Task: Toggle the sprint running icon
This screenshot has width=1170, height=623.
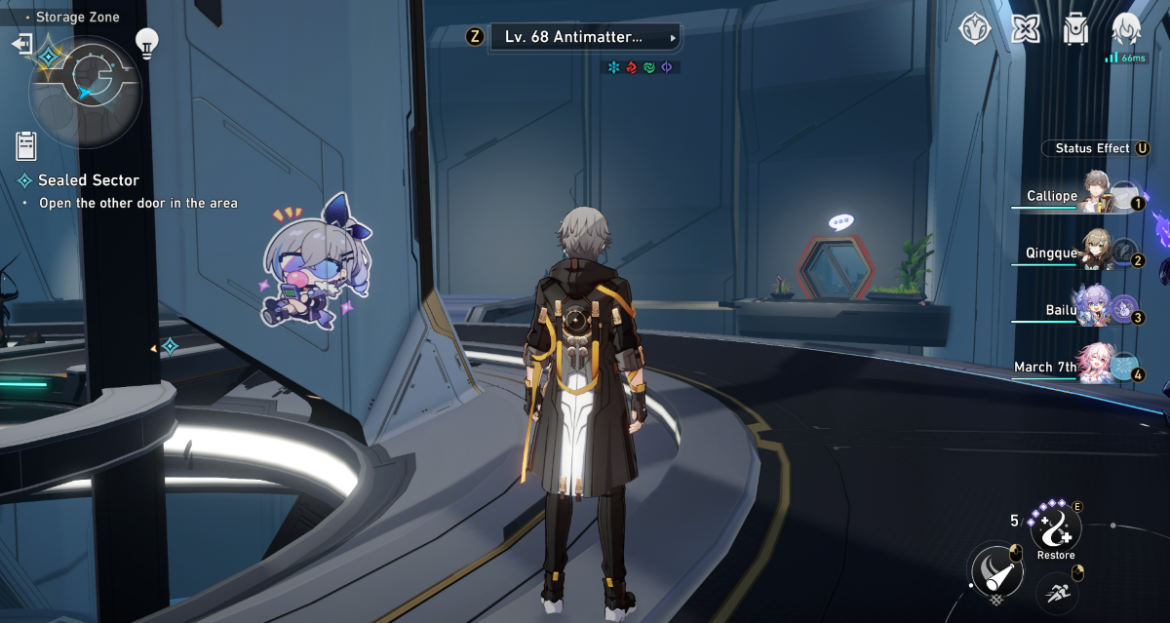Action: [1056, 593]
